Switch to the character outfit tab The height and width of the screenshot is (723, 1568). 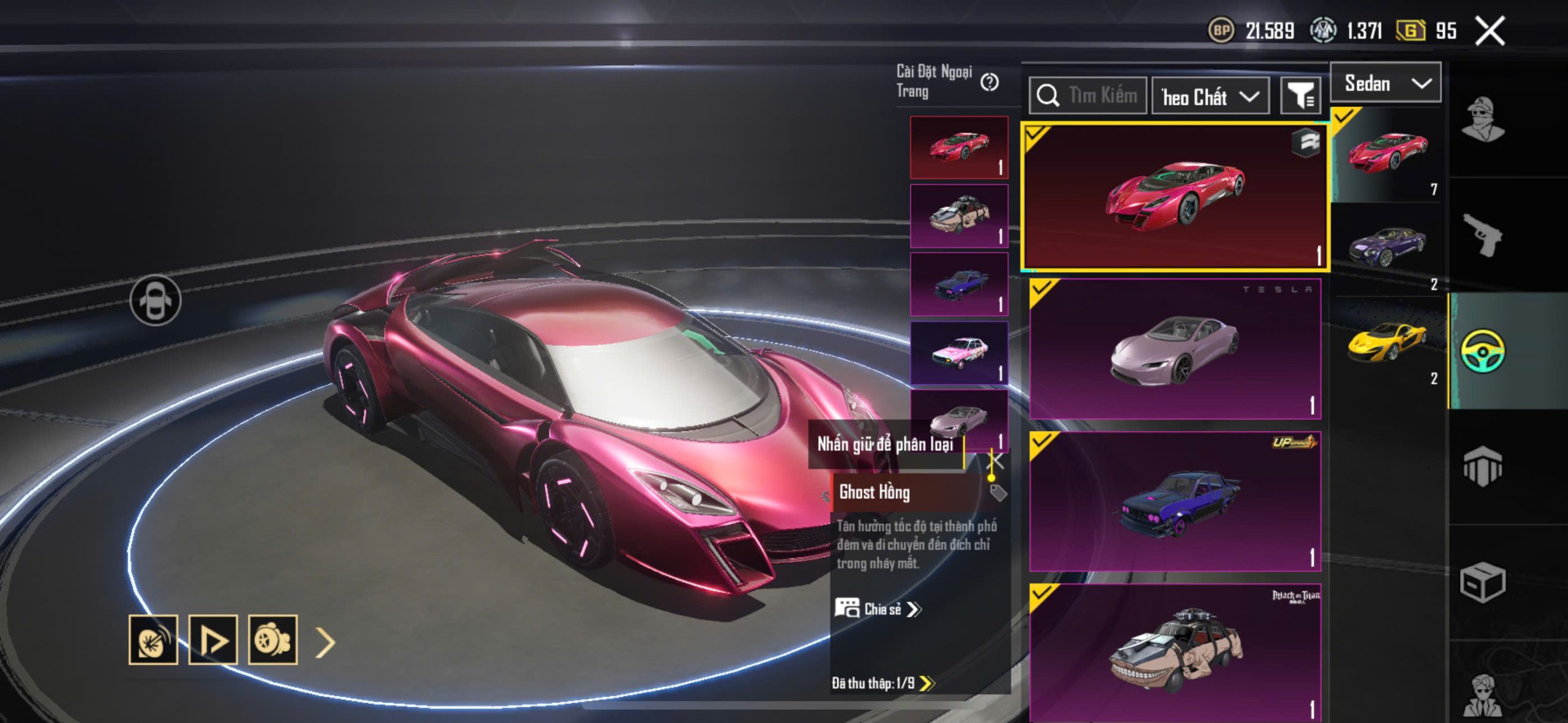pyautogui.click(x=1483, y=119)
